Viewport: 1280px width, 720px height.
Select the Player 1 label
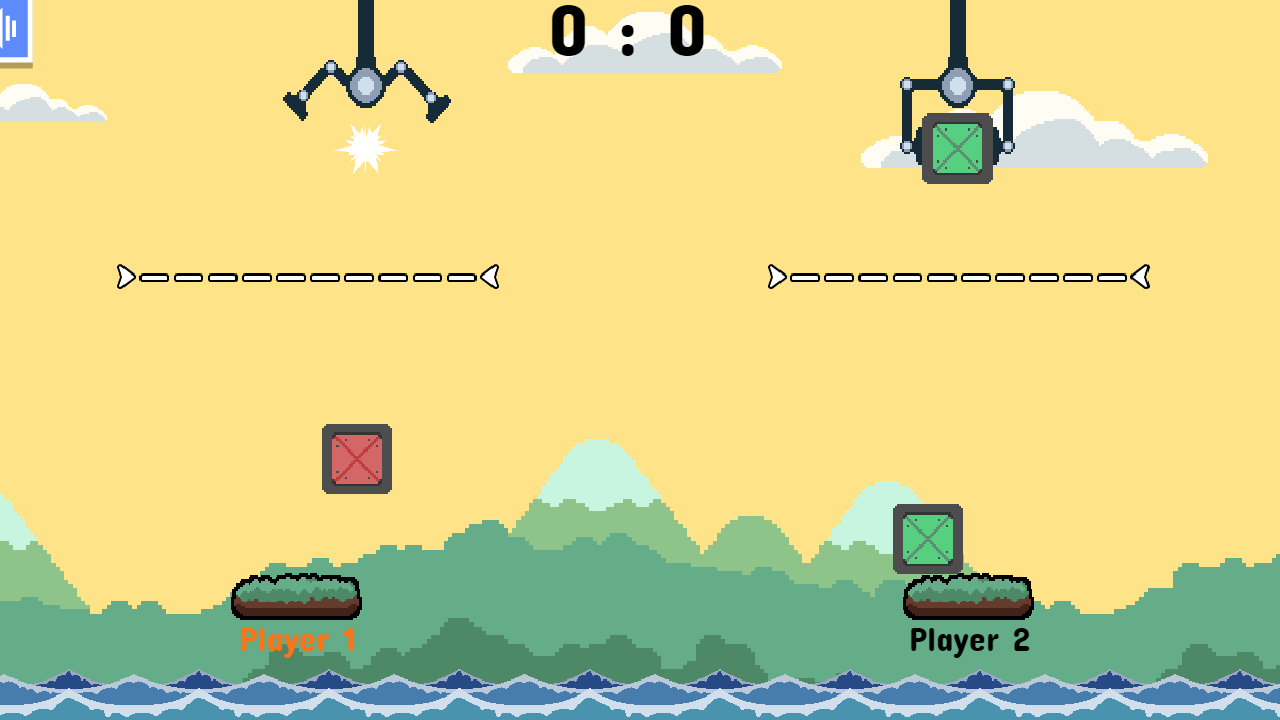point(297,640)
